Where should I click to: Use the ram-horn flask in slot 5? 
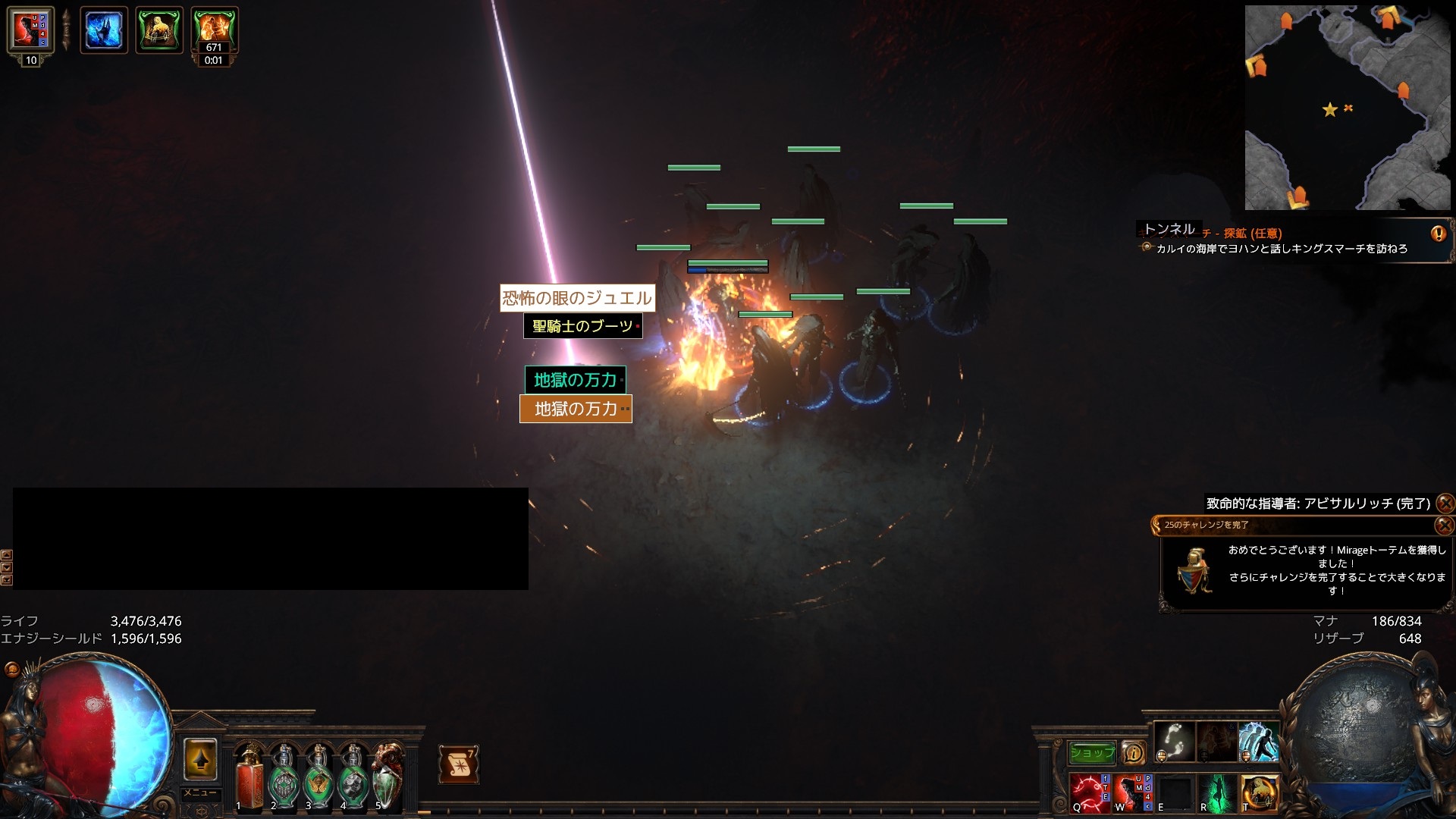[388, 778]
